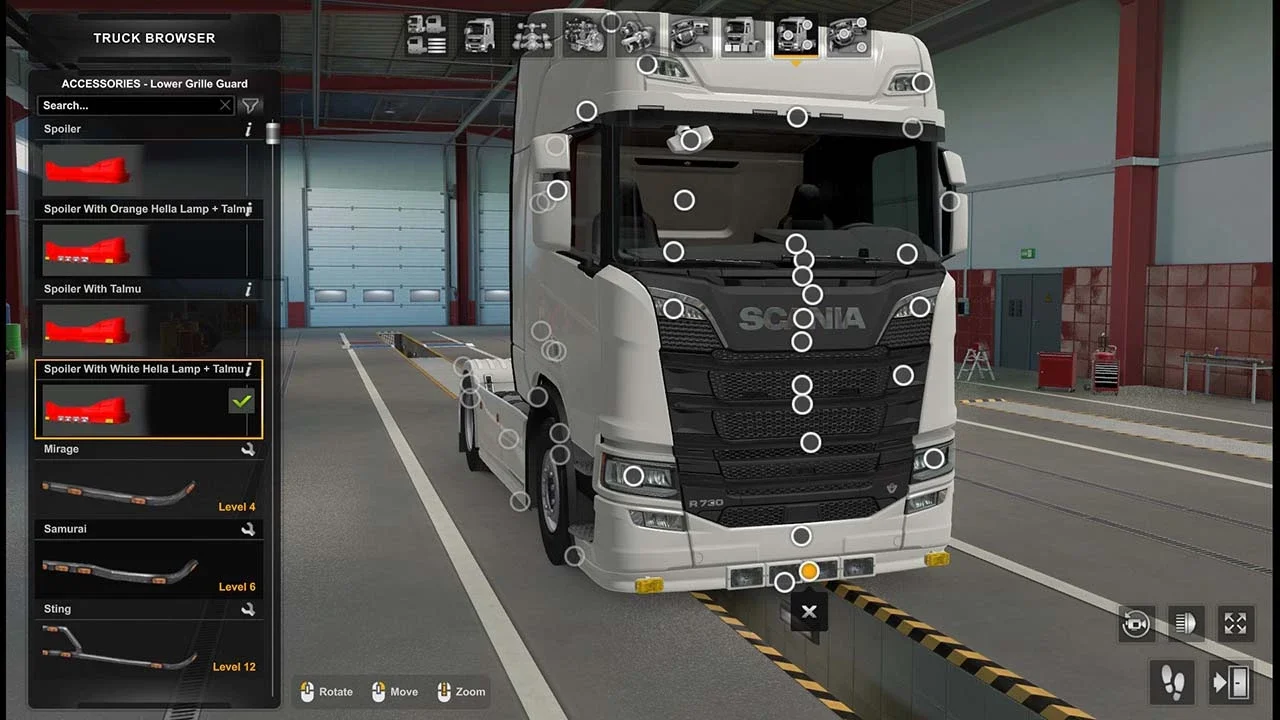The image size is (1280, 720).
Task: Click the info icon on Spoiler With Talmu
Action: point(247,289)
